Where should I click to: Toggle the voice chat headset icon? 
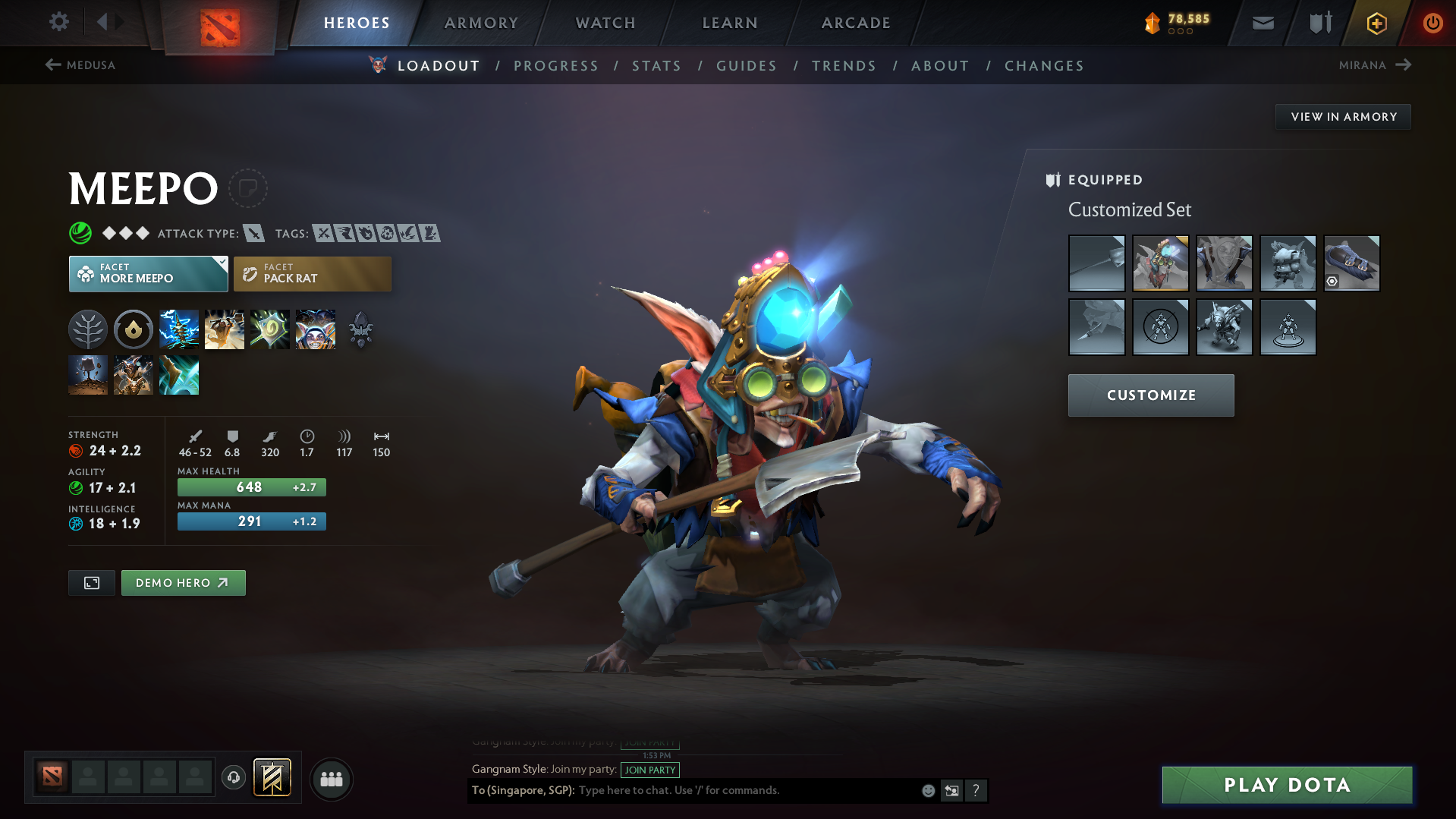pos(233,778)
